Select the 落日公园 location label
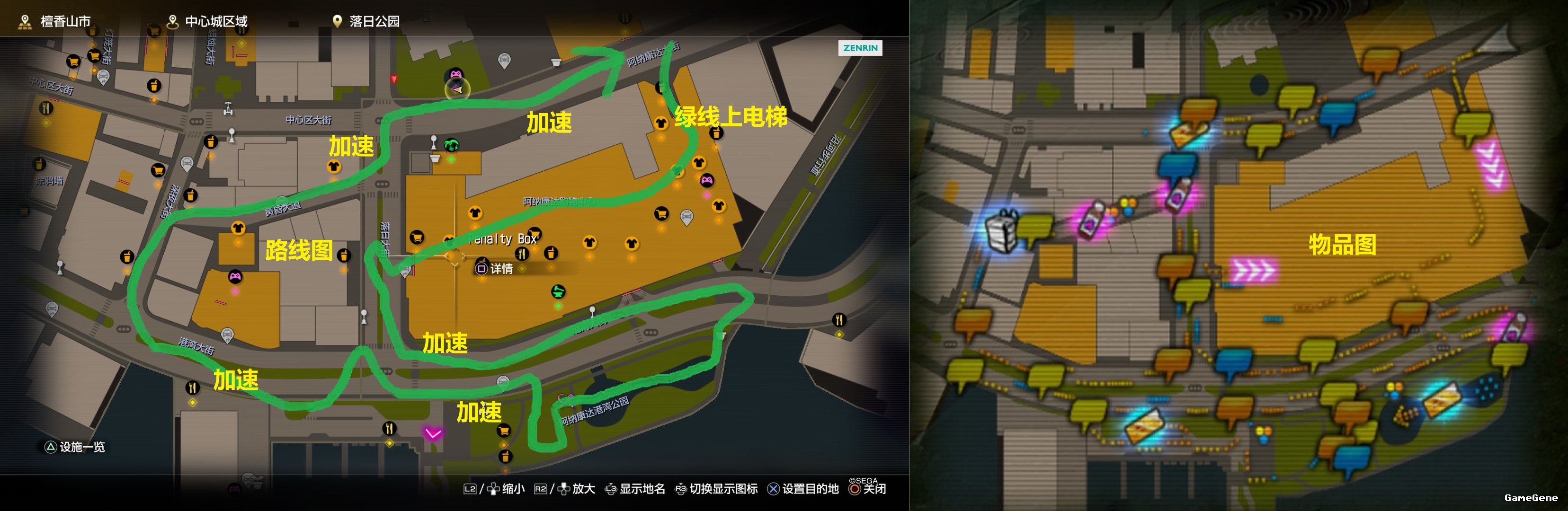 click(374, 22)
